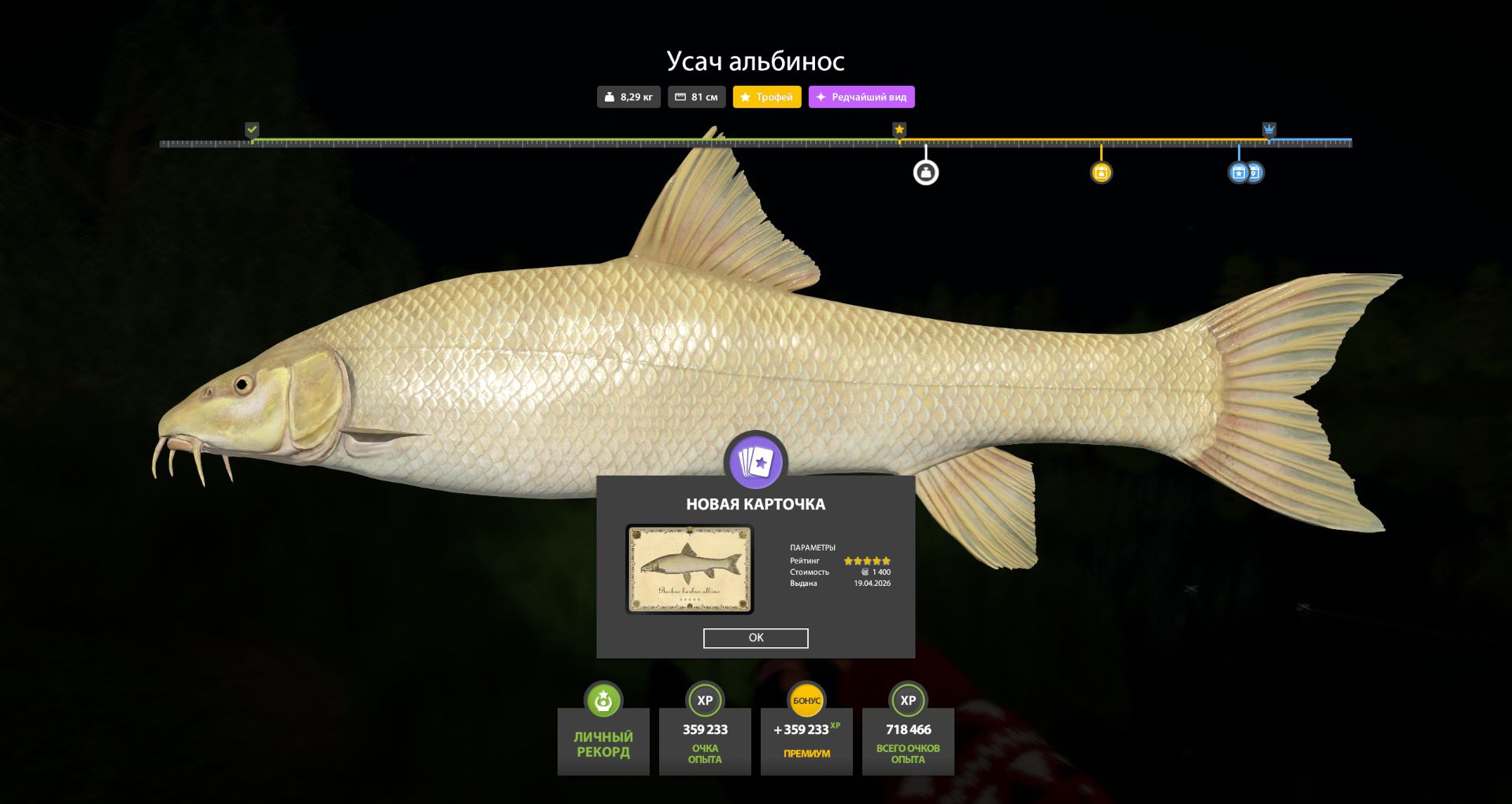Select the purple cards icon above the popup
The height and width of the screenshot is (804, 1512).
tap(756, 462)
